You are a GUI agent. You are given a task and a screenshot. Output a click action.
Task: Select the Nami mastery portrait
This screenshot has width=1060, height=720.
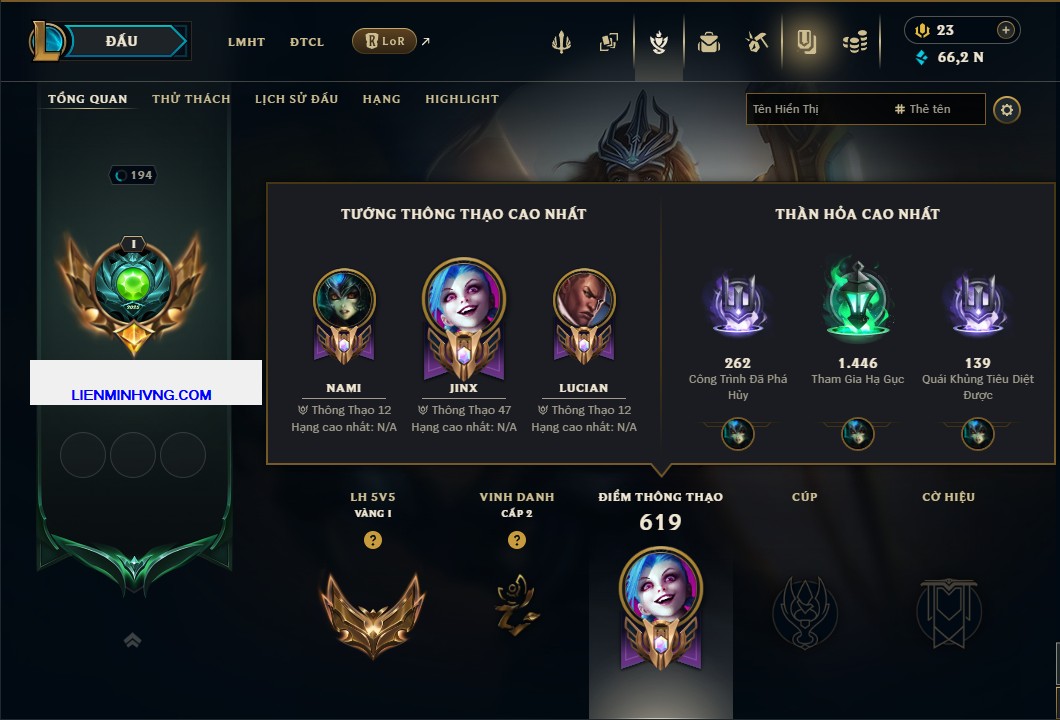click(344, 300)
